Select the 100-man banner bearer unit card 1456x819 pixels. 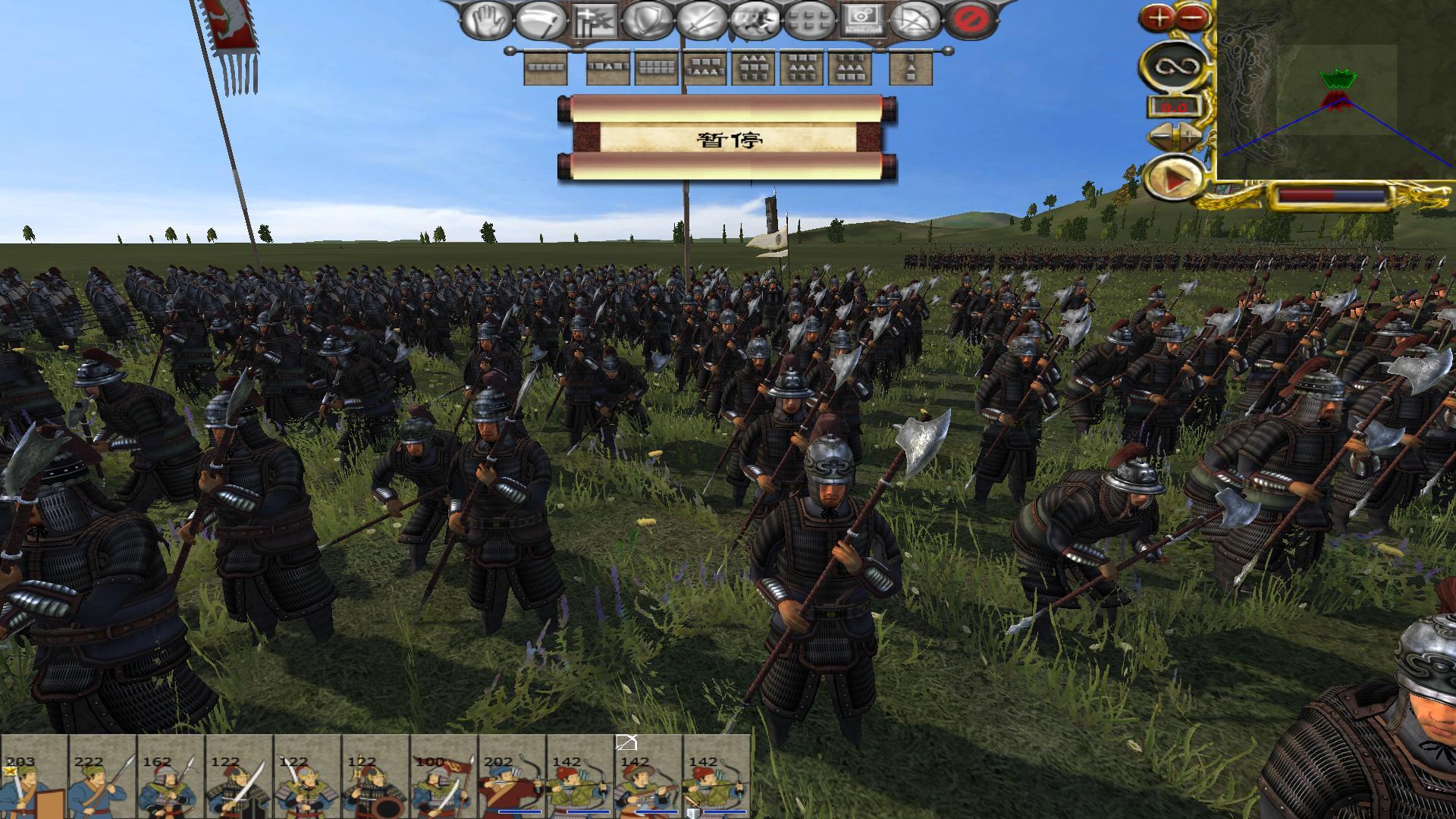coord(443,777)
